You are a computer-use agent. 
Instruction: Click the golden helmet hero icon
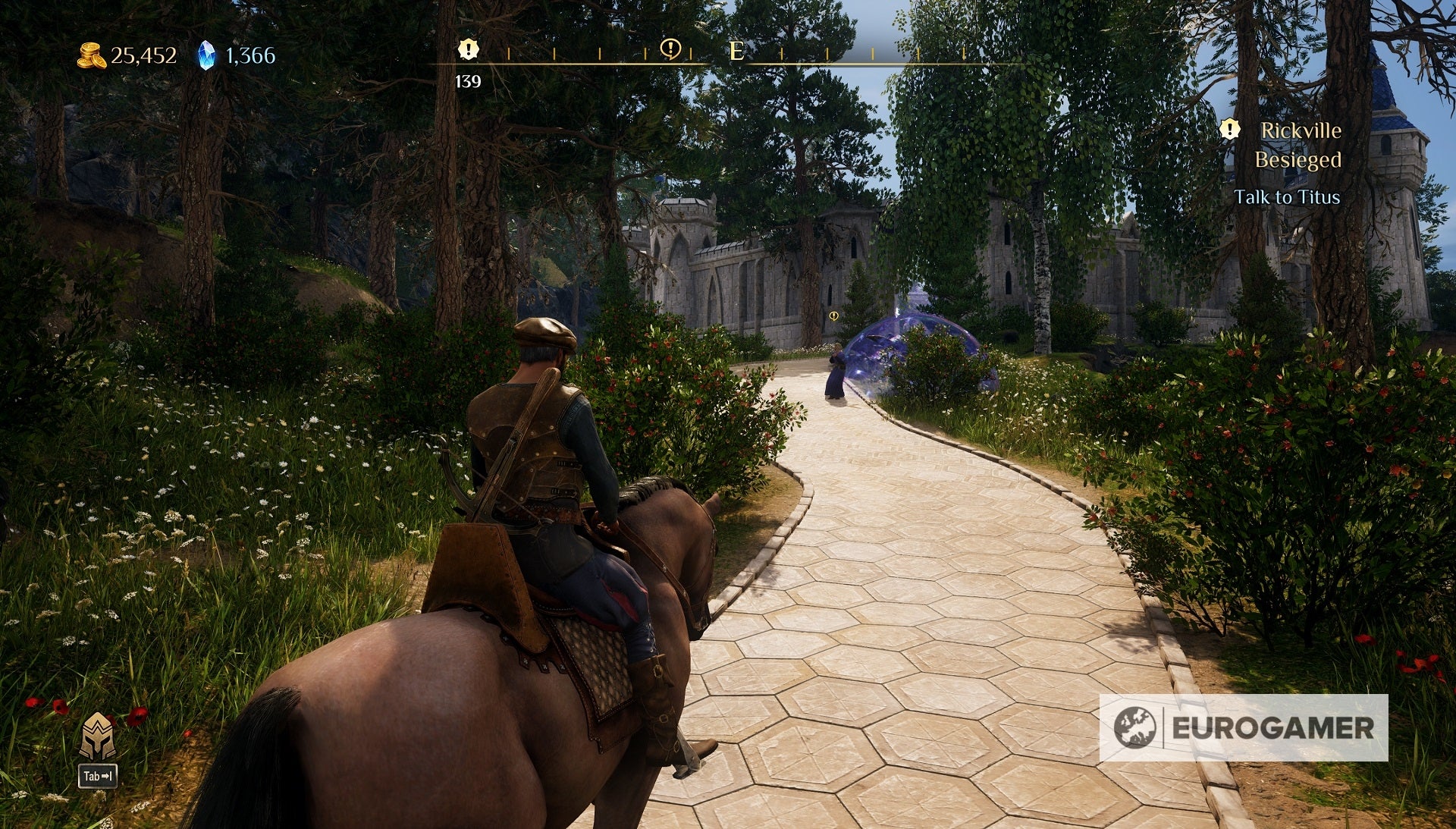pyautogui.click(x=98, y=736)
